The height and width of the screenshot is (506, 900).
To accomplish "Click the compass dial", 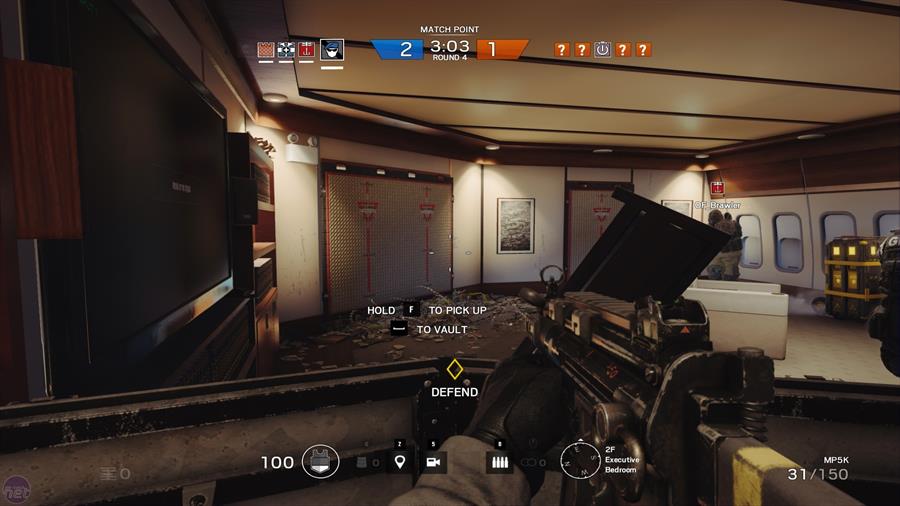I will pyautogui.click(x=579, y=460).
